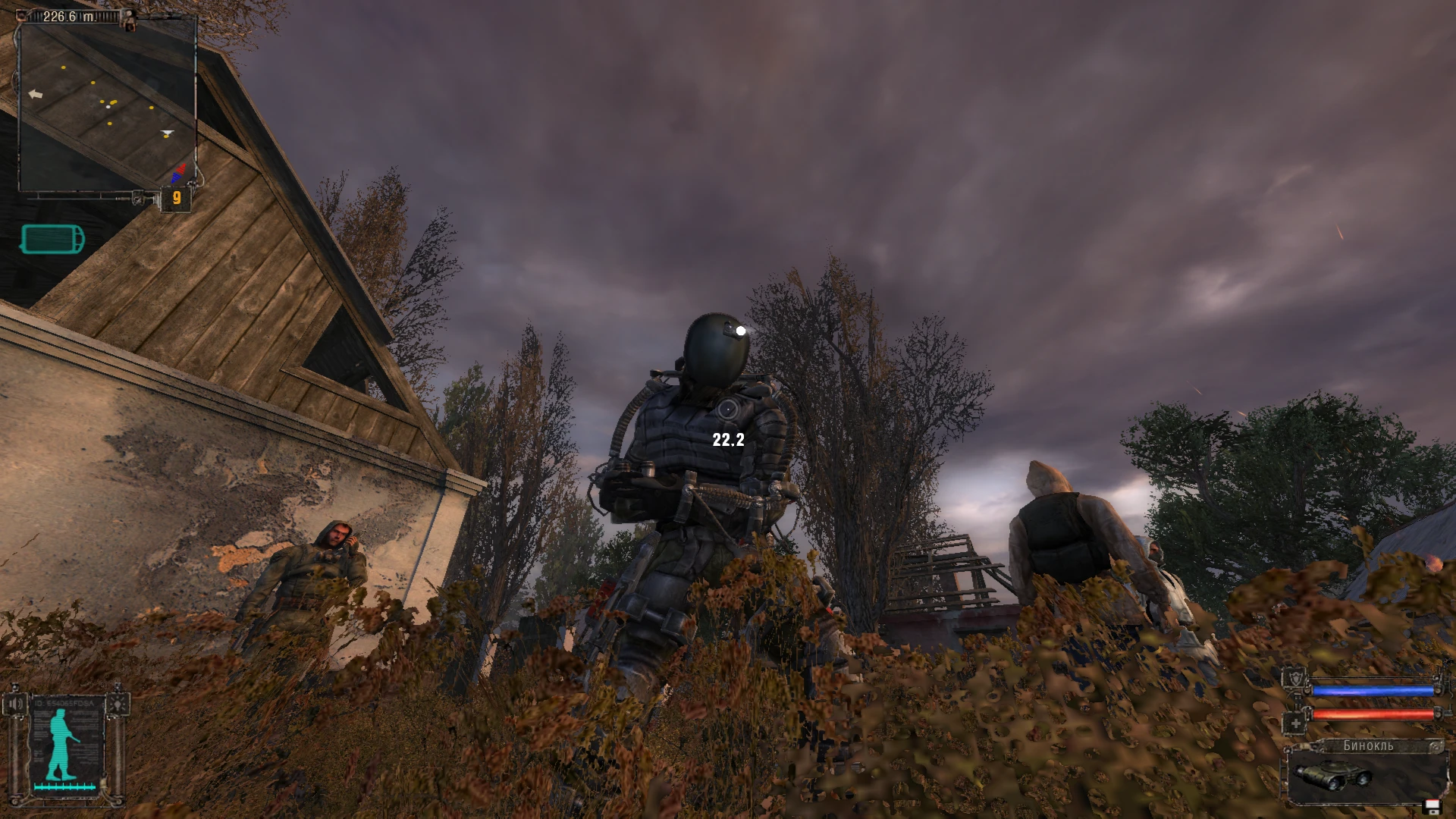Click the 22.2 distance label over the exoskeleton stalker
Image resolution: width=1456 pixels, height=819 pixels.
click(727, 438)
